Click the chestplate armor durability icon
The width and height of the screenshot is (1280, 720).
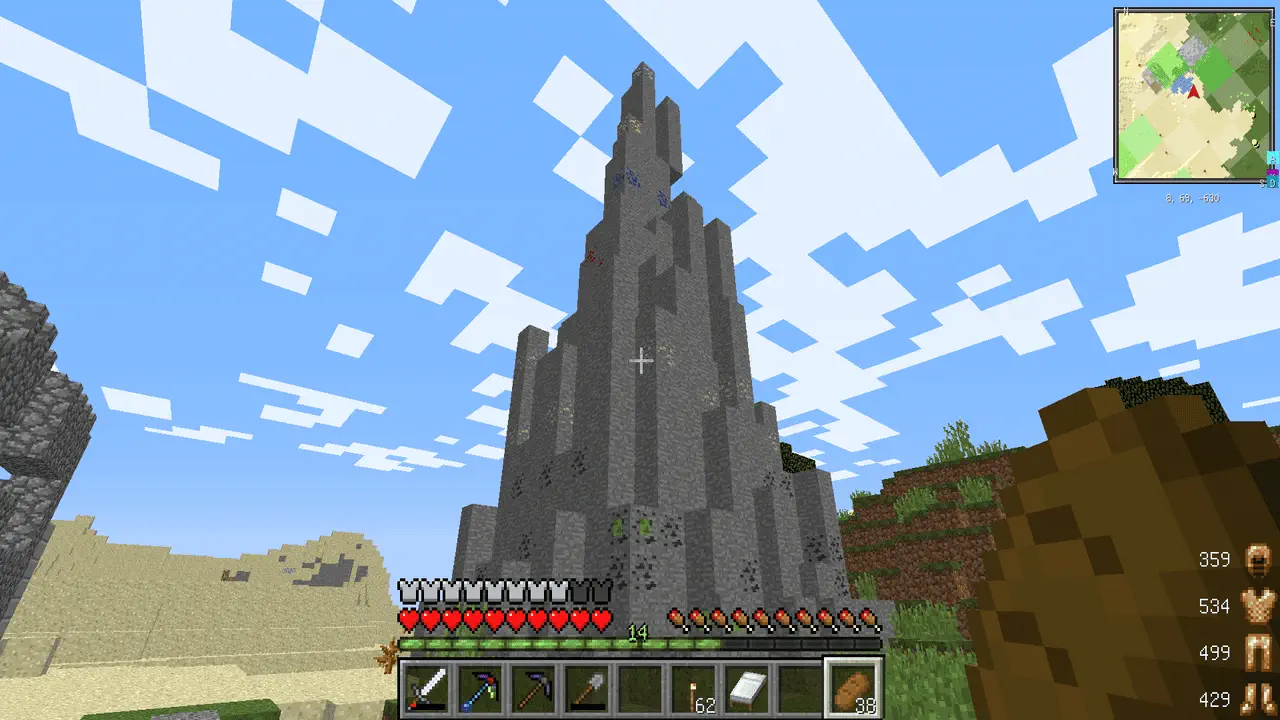1255,606
